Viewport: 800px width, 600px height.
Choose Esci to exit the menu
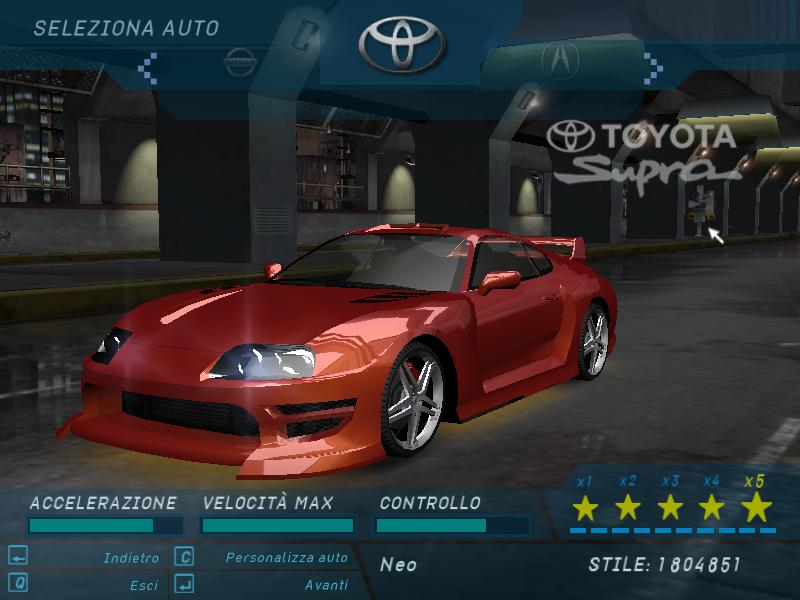(x=144, y=585)
